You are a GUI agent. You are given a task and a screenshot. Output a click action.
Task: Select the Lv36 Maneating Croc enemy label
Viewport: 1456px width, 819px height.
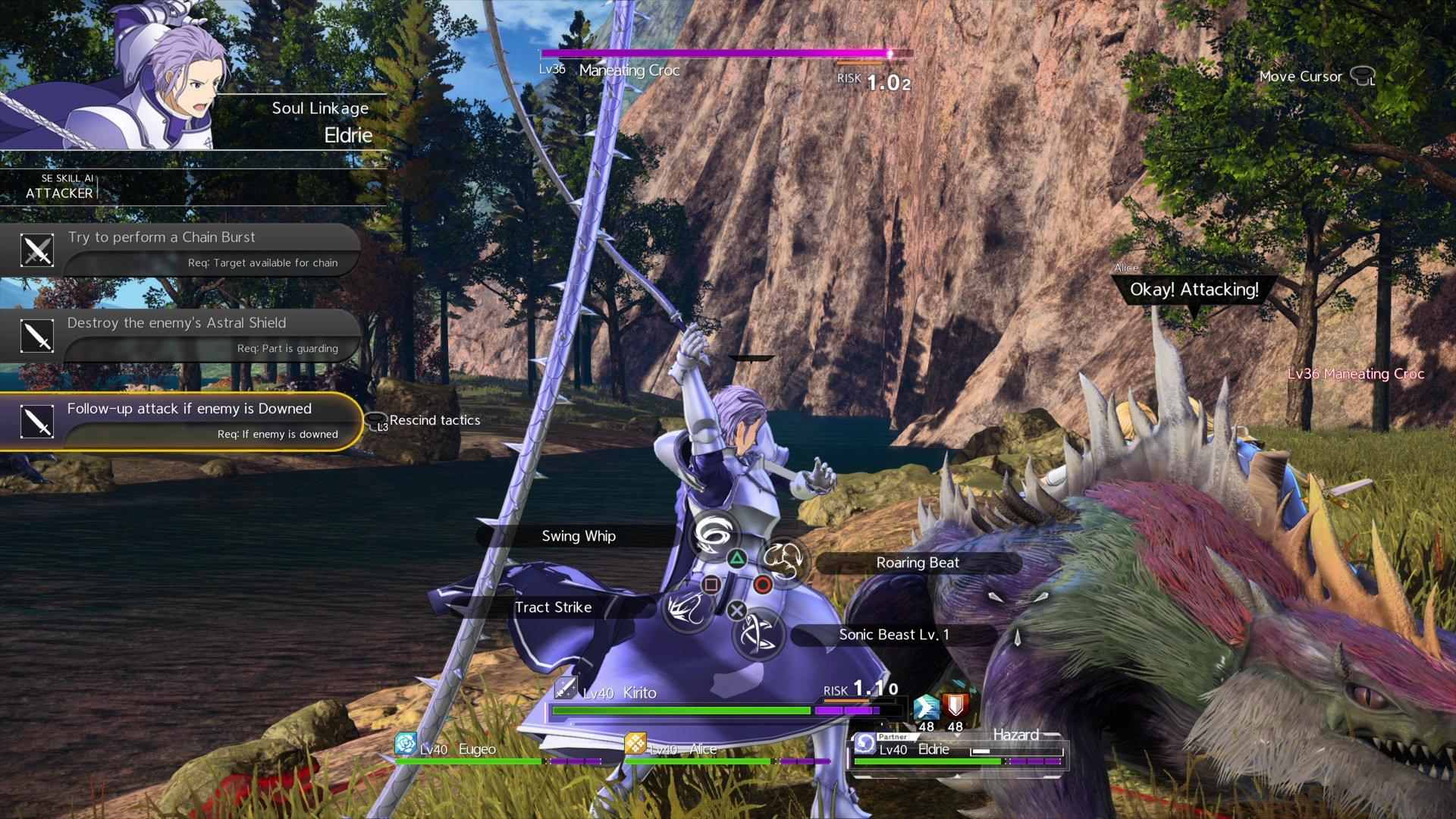(629, 71)
